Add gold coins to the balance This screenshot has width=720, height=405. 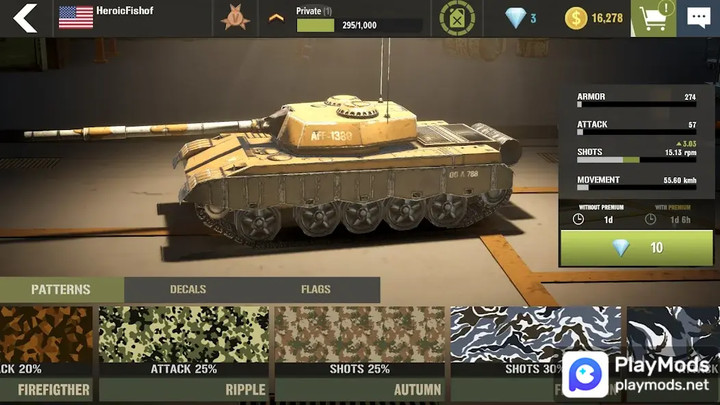[x=593, y=18]
